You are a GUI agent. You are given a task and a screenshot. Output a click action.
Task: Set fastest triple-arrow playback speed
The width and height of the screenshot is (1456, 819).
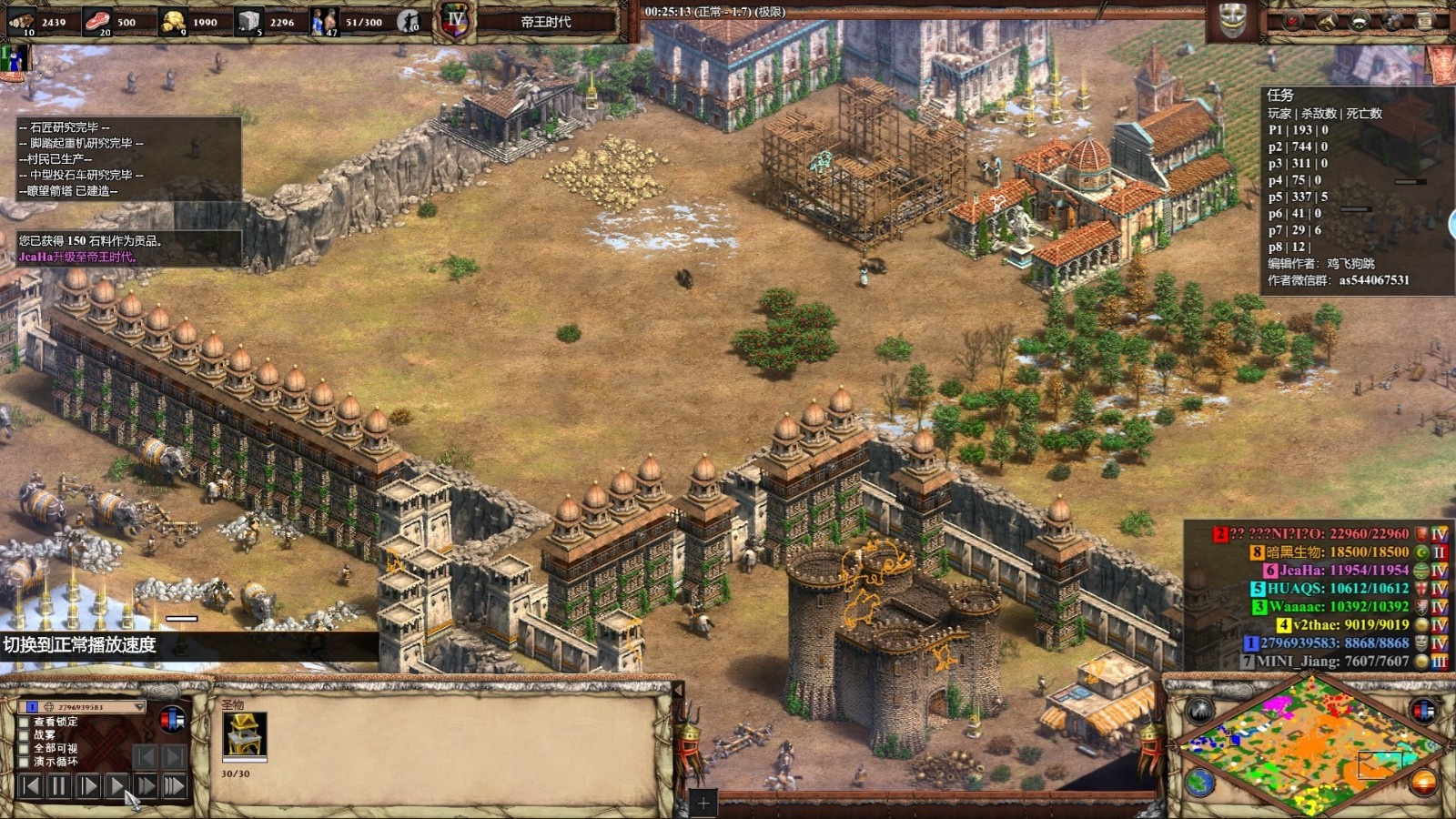pyautogui.click(x=174, y=785)
